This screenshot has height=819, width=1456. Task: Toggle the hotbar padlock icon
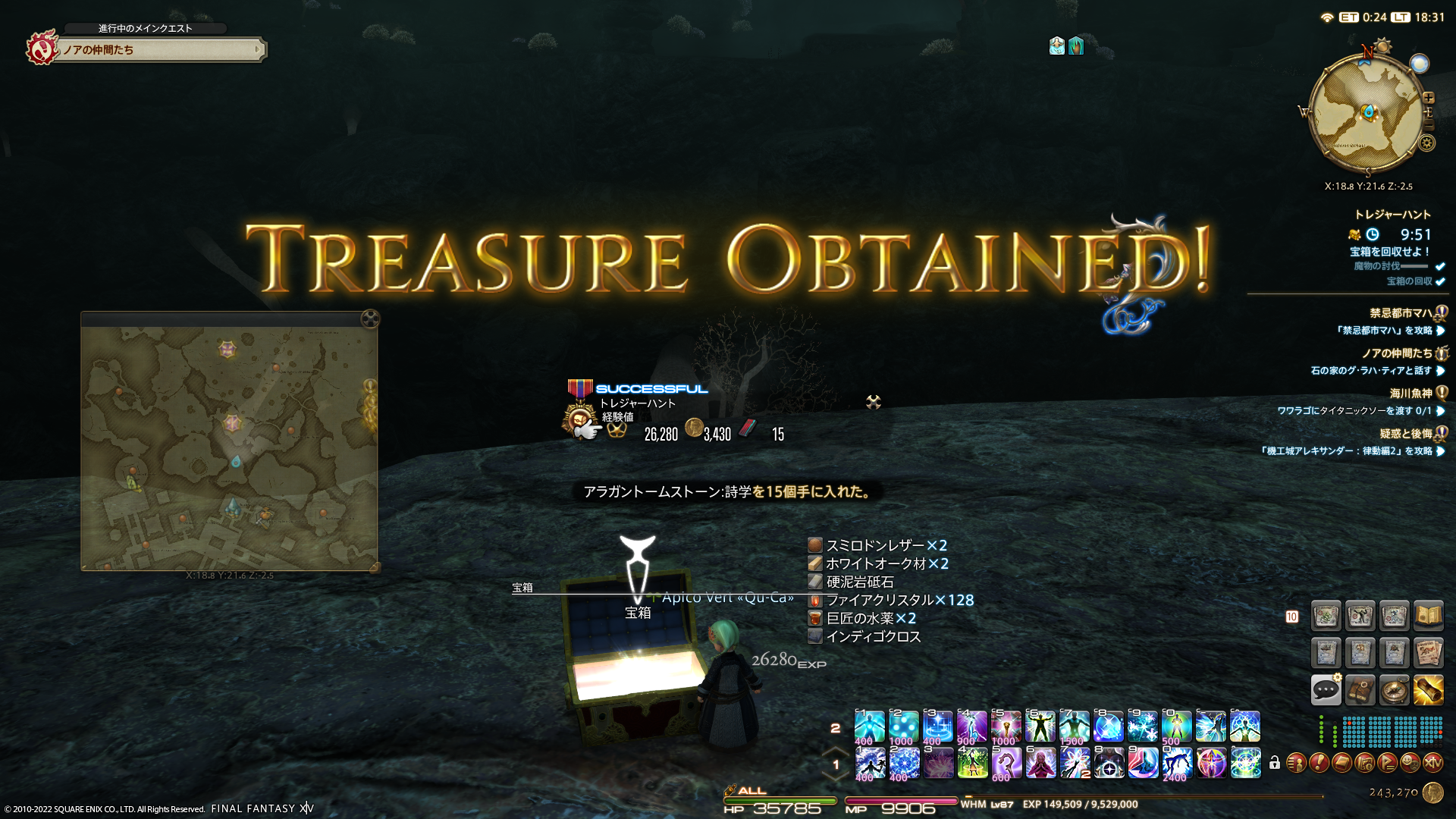(1275, 763)
